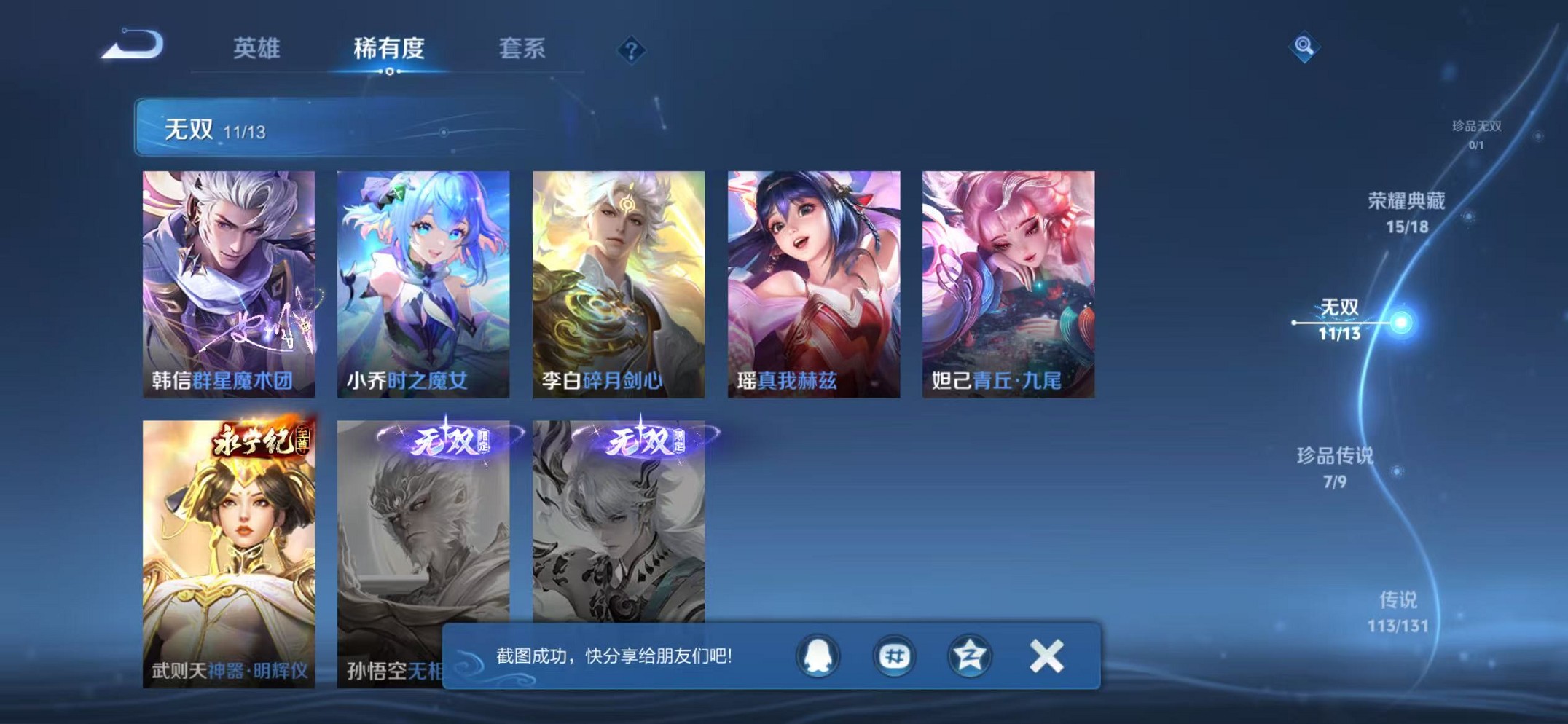This screenshot has height=724, width=1568.
Task: Switch to the 英雄 tab
Action: (259, 48)
